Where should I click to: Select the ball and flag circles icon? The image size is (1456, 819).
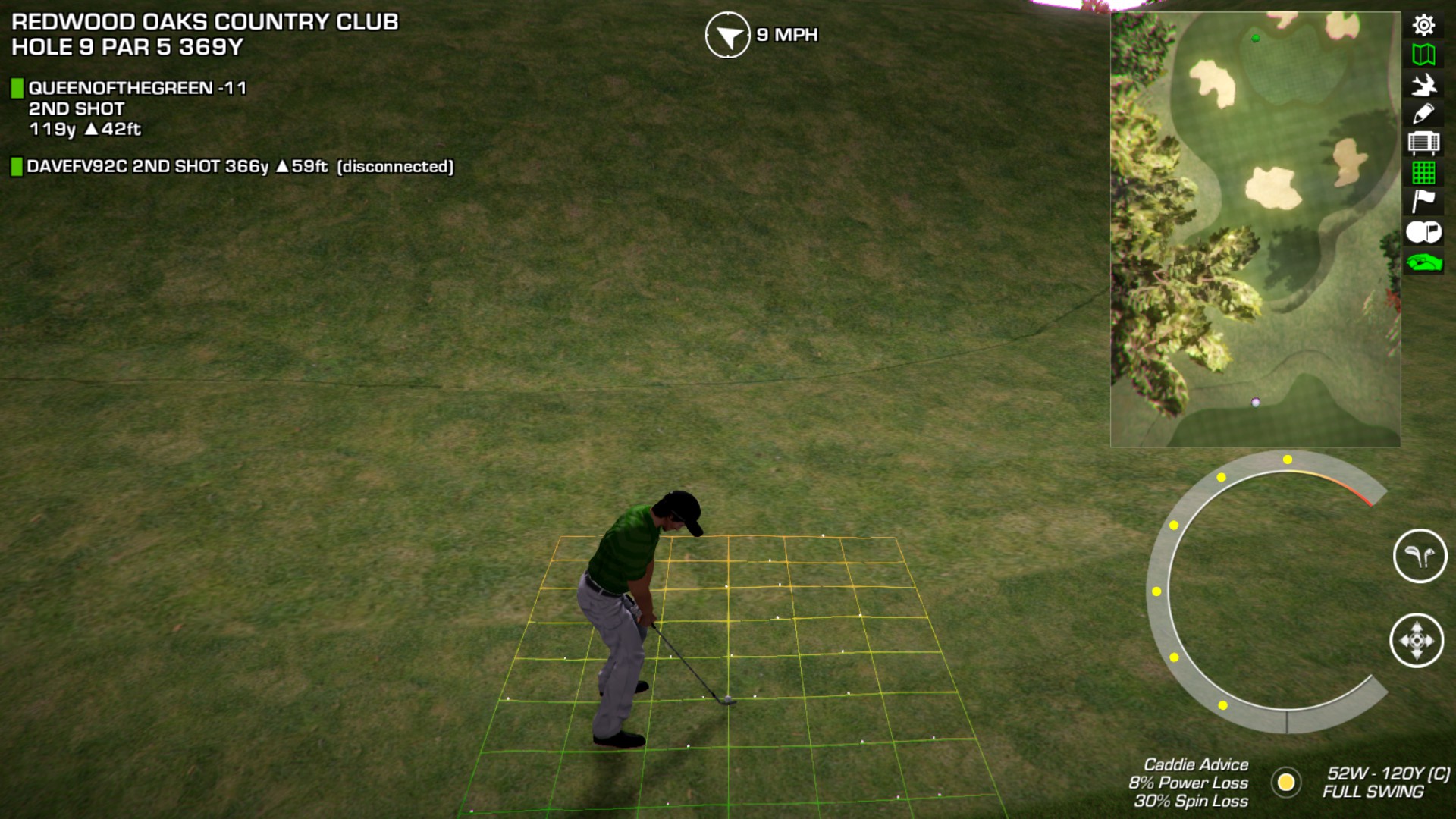[x=1423, y=232]
